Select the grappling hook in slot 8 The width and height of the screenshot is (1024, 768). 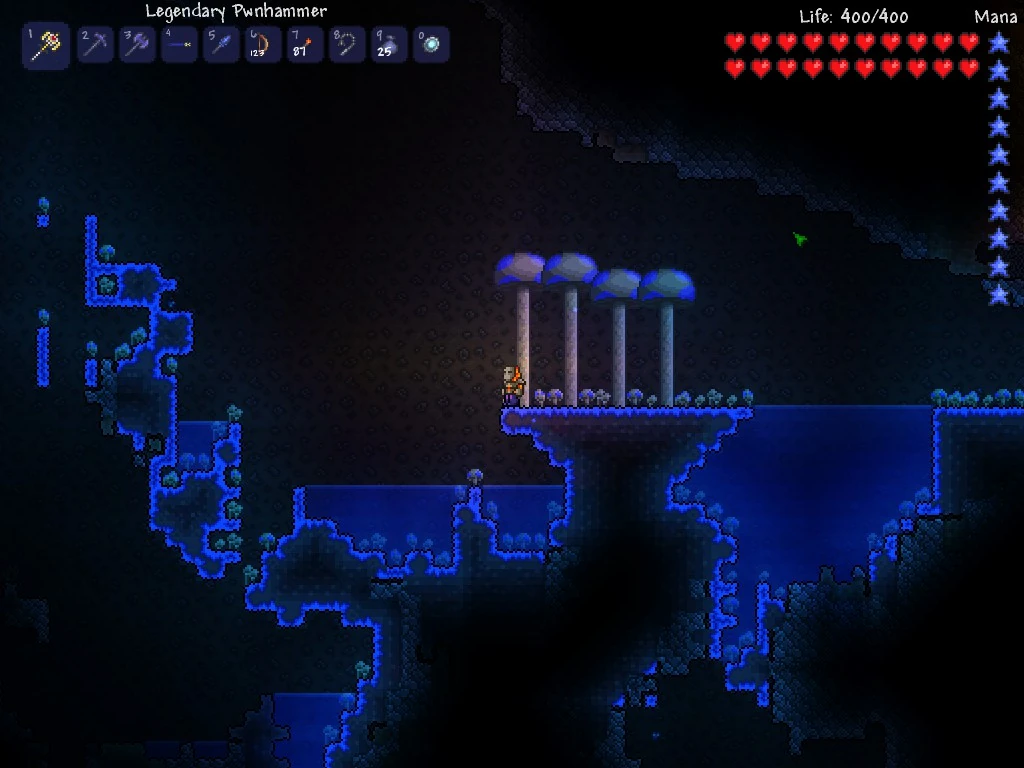pyautogui.click(x=348, y=45)
